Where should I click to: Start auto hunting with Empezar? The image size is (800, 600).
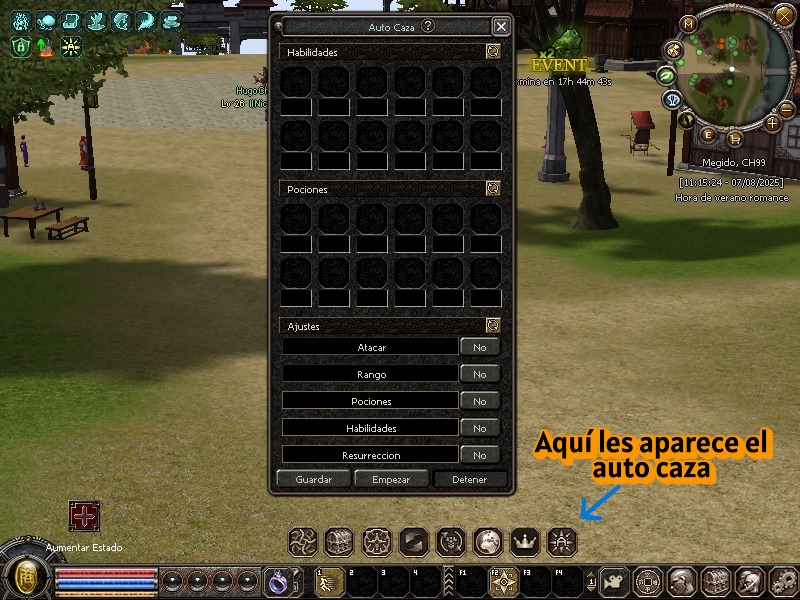[391, 479]
